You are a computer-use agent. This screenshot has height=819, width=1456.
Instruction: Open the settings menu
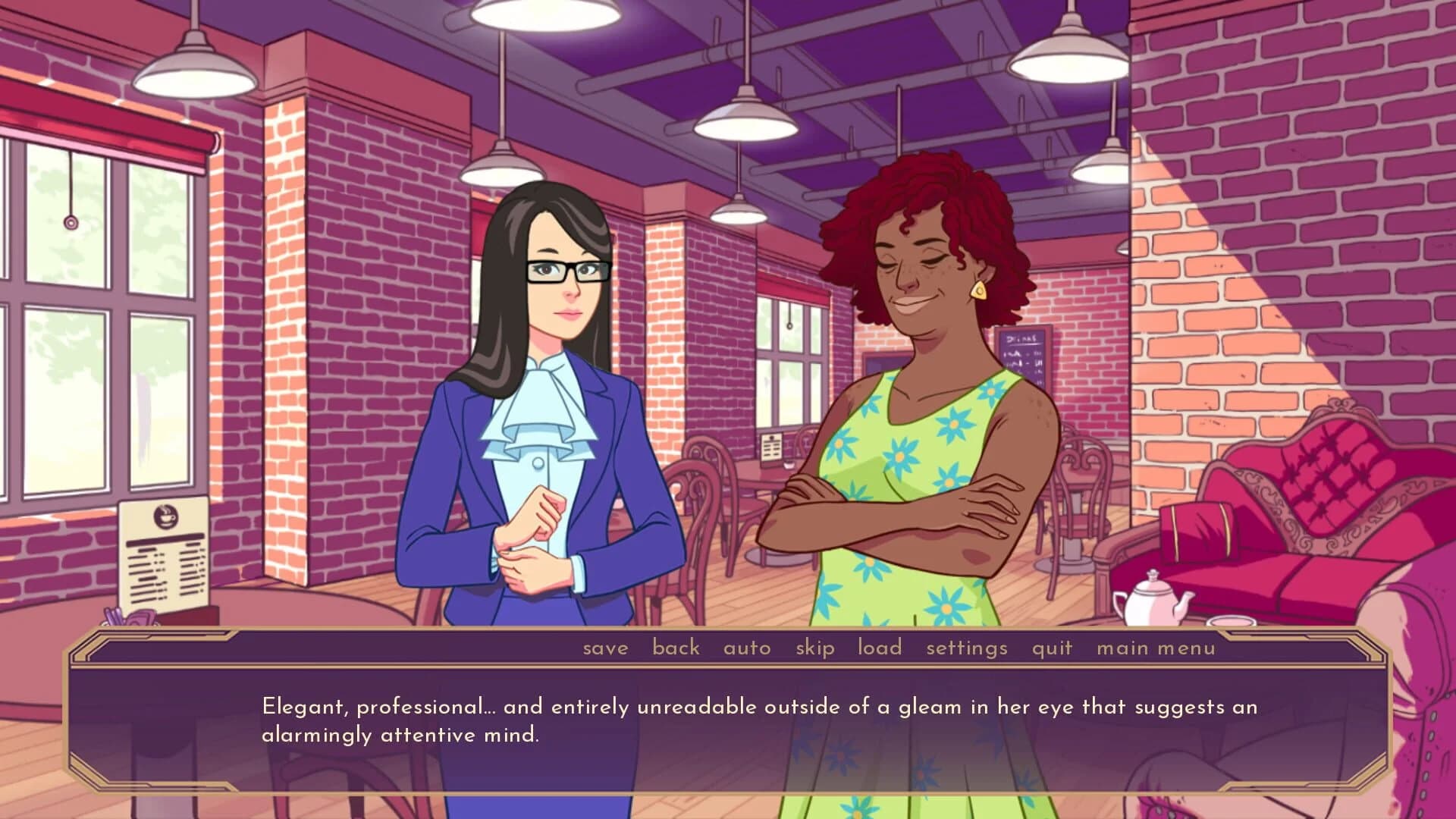click(966, 648)
